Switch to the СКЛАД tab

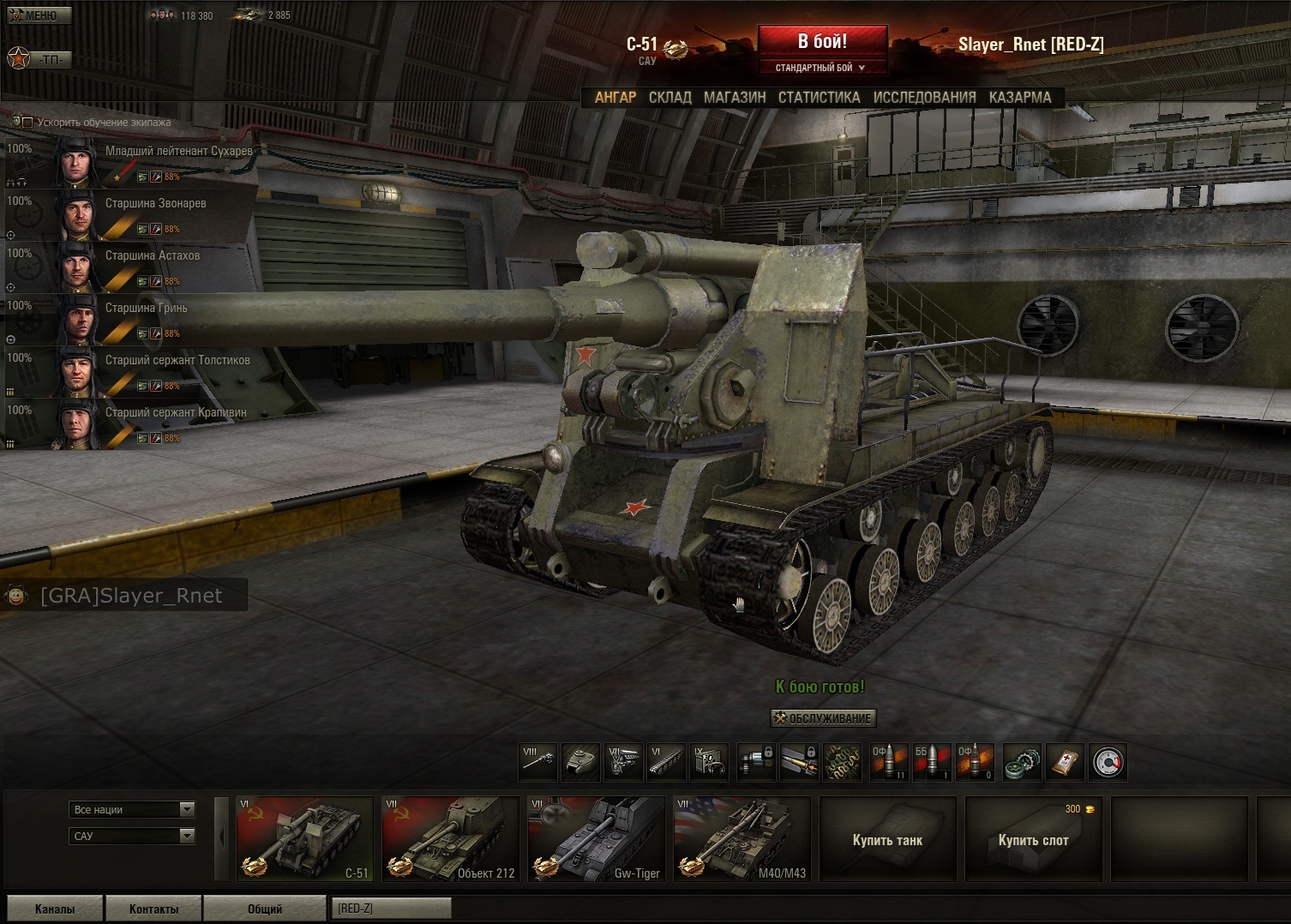tap(670, 98)
